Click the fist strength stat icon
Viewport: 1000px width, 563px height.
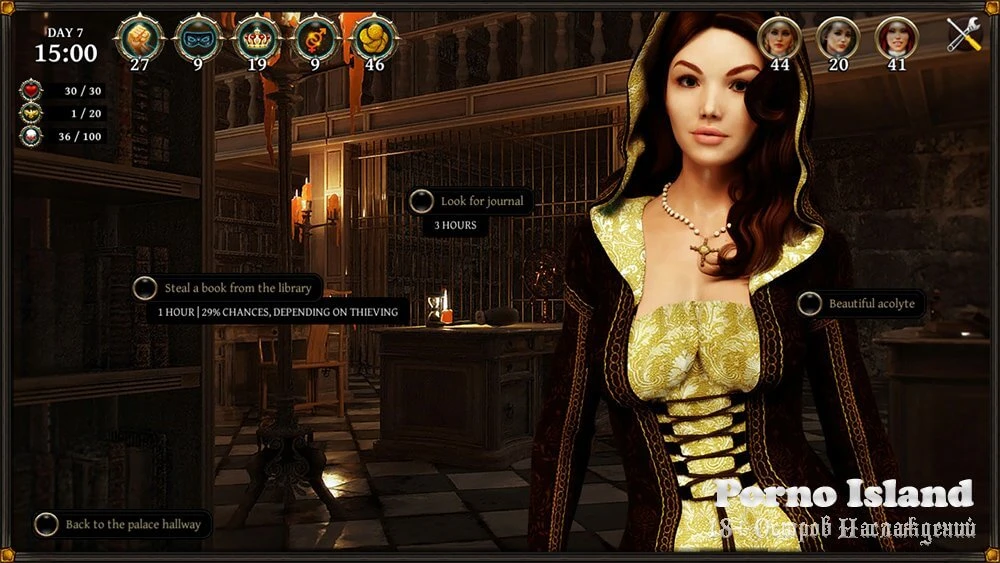click(139, 39)
